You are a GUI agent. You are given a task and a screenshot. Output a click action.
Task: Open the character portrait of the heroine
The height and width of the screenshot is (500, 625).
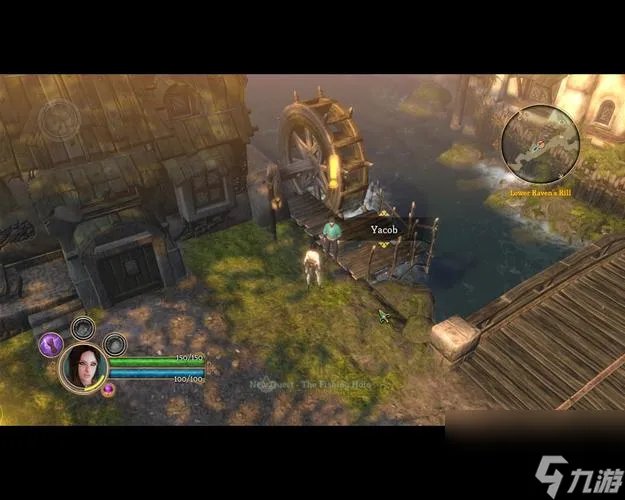(x=83, y=368)
